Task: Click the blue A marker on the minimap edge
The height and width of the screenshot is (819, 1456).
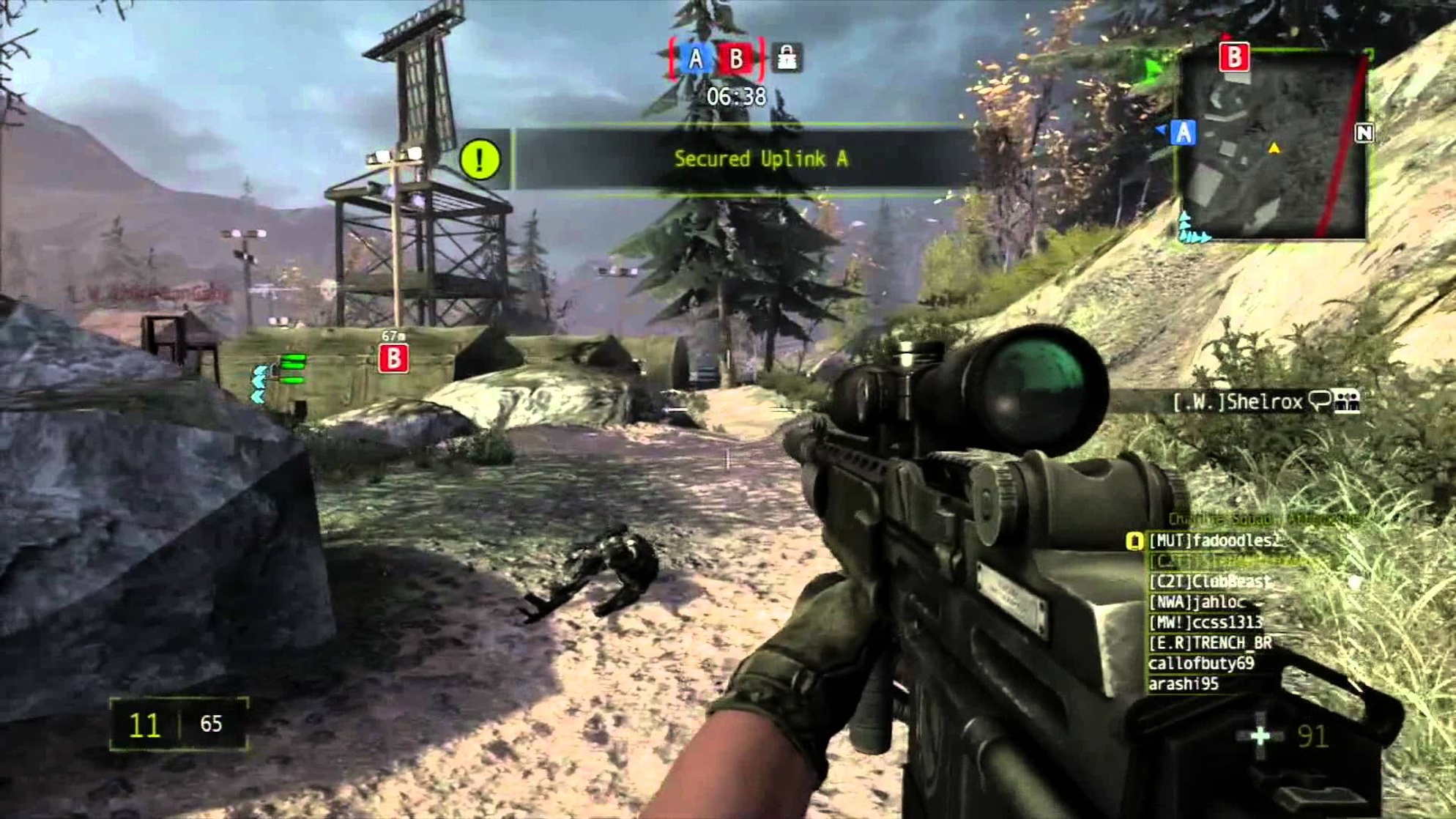Action: (1183, 133)
